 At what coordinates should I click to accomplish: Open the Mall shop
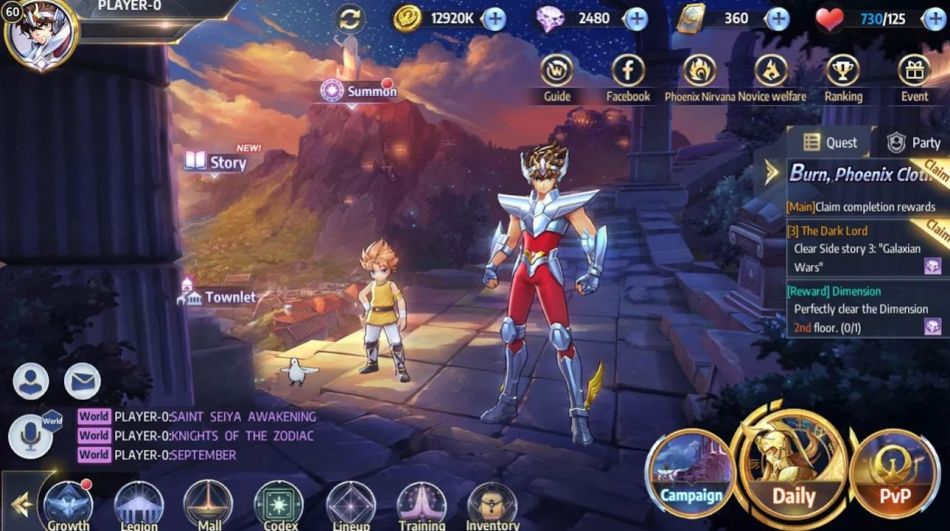208,506
